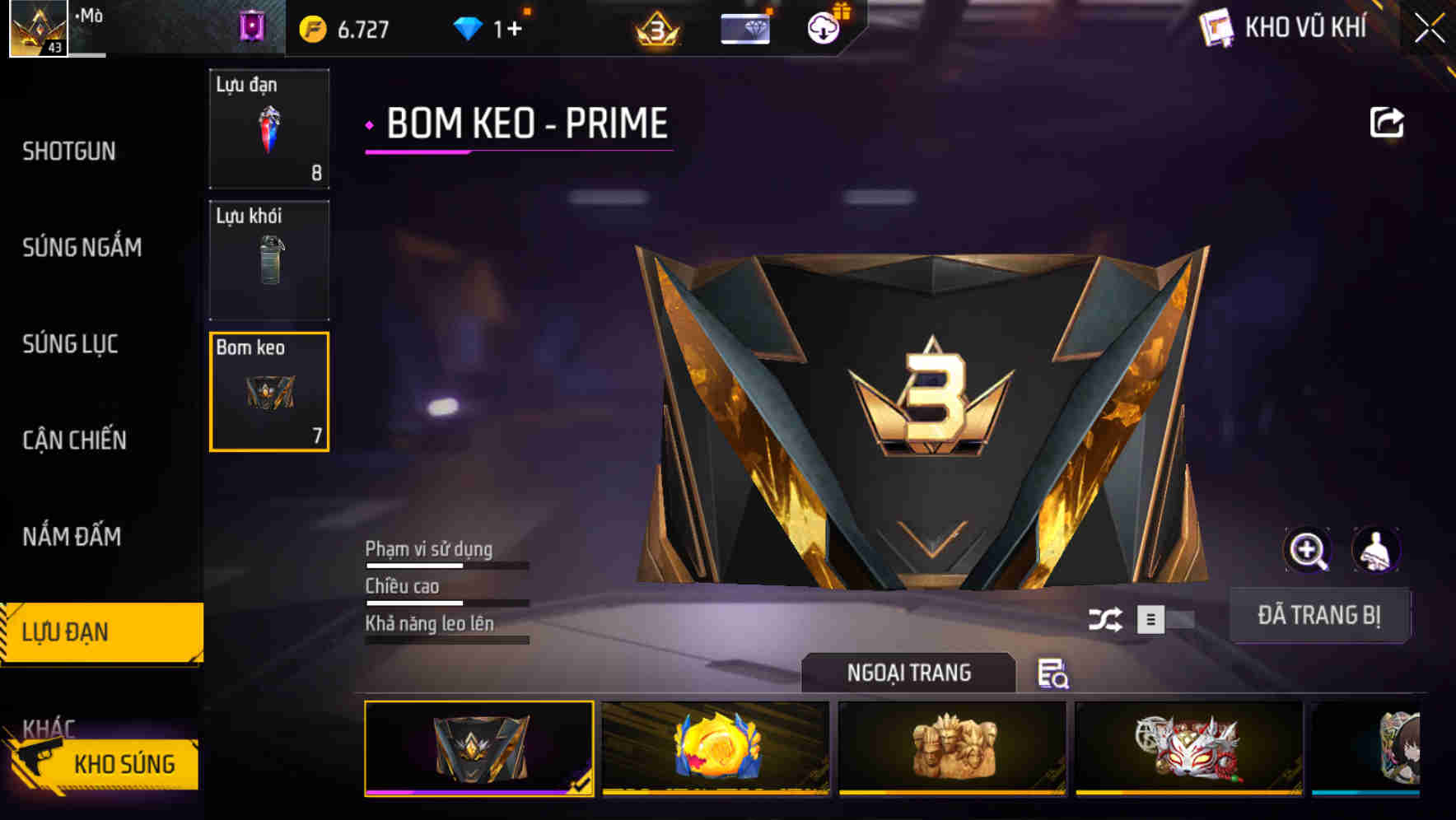Click the ĐÃ TRANG BỊ button
This screenshot has width=1456, height=820.
tap(1320, 615)
